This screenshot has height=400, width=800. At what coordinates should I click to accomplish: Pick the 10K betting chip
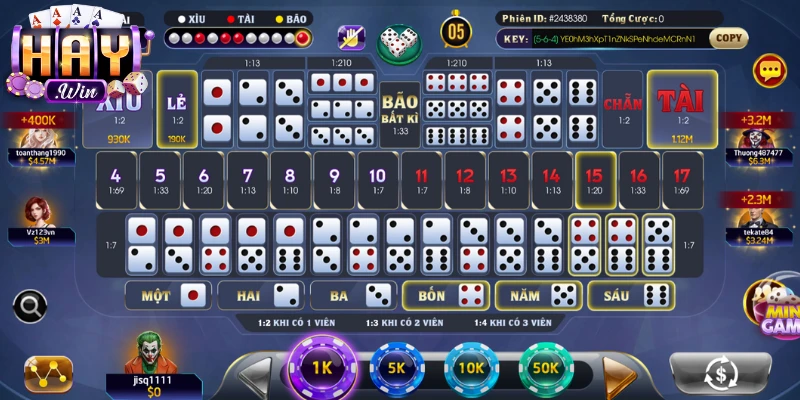472,368
